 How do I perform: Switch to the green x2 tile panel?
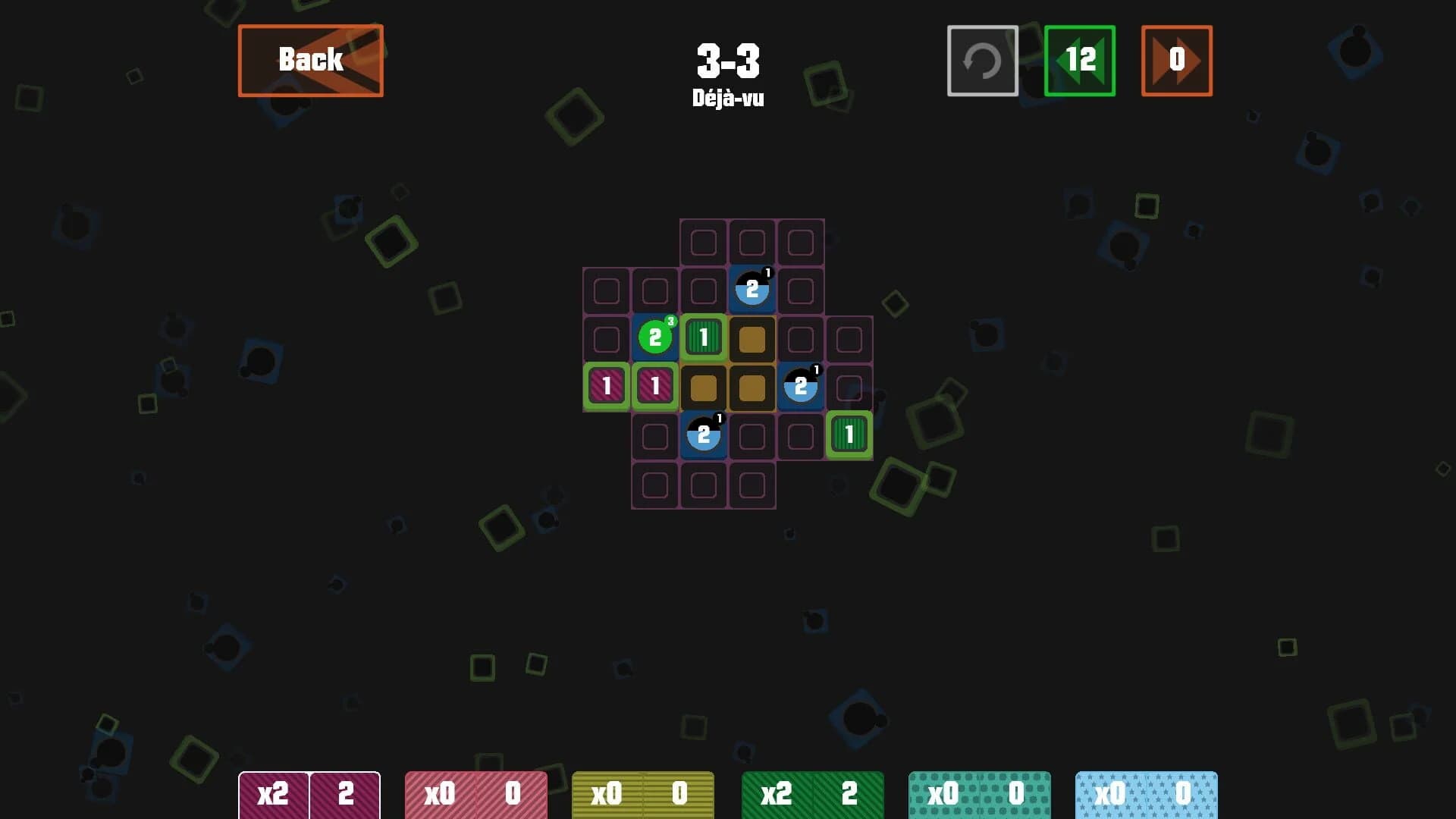coord(811,794)
